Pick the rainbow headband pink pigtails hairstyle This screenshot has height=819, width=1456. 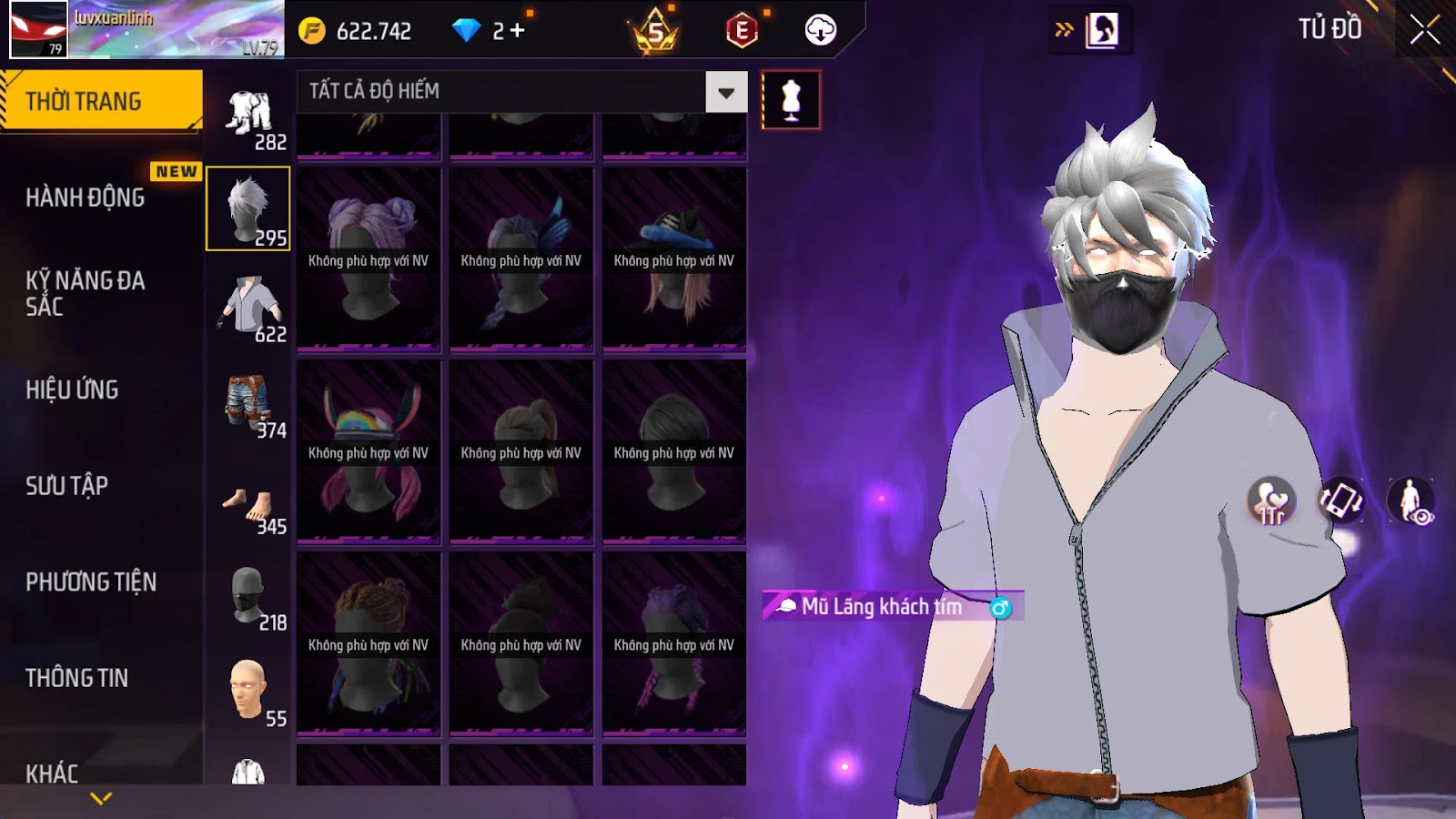pyautogui.click(x=369, y=452)
